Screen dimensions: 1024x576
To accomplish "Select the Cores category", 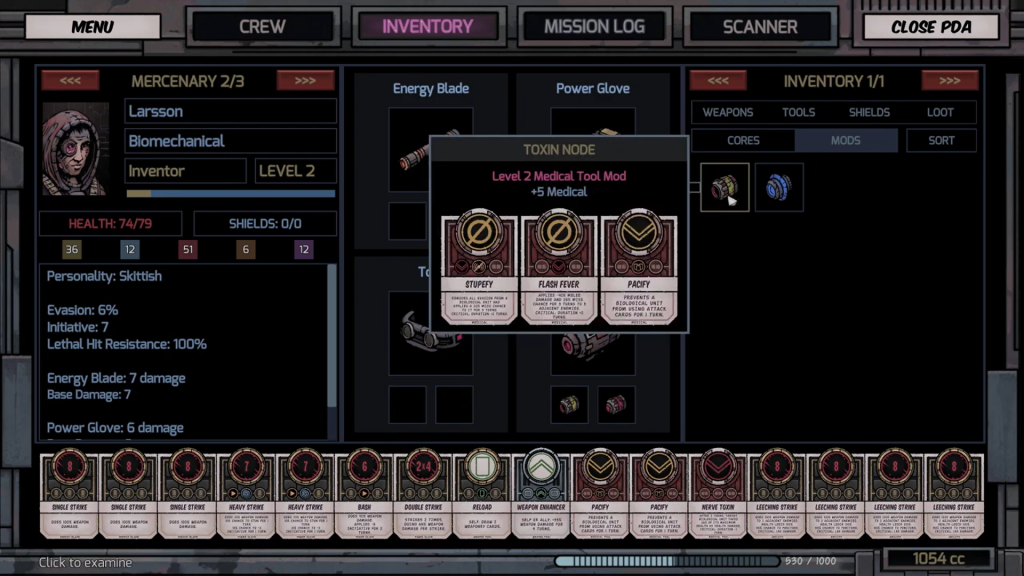I will click(x=743, y=141).
